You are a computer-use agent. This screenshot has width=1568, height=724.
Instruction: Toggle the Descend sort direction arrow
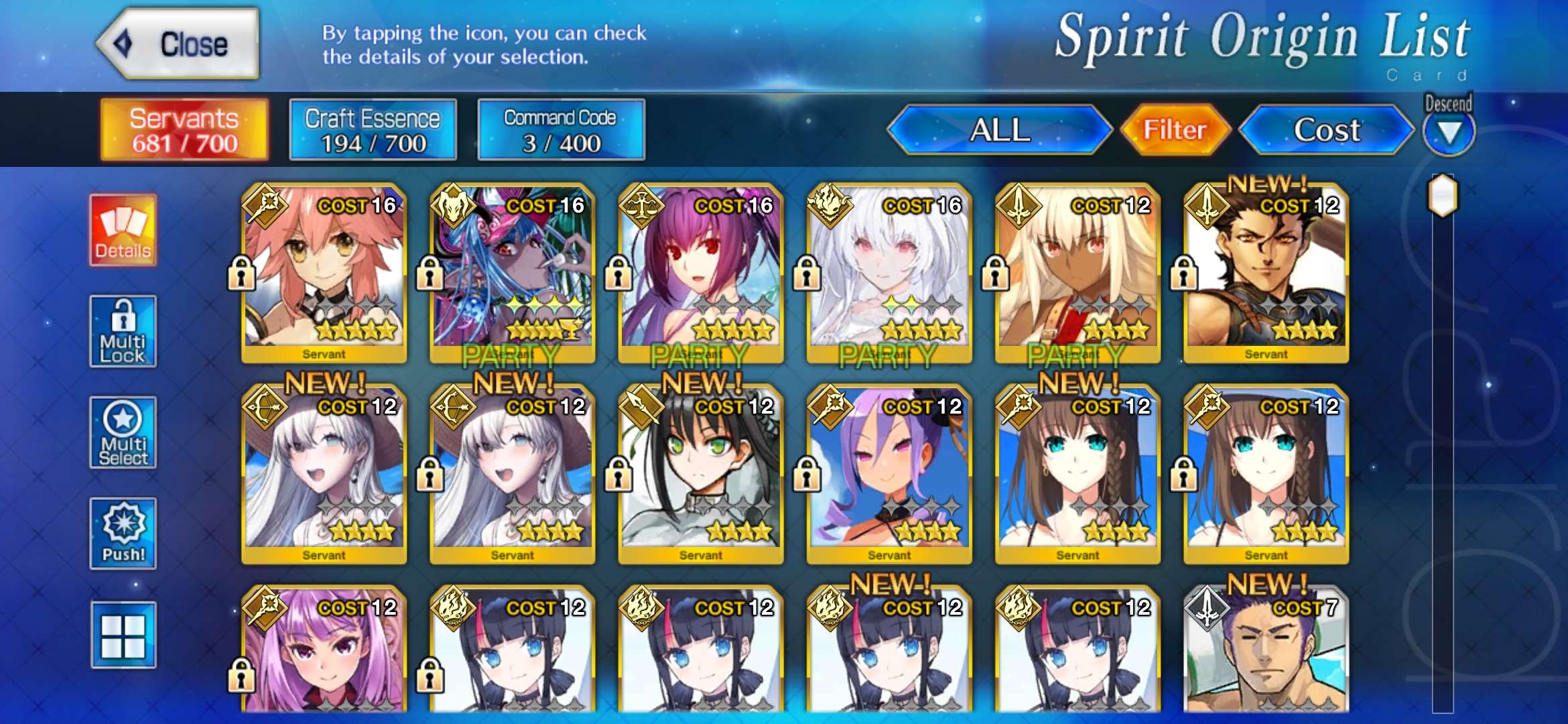pyautogui.click(x=1449, y=131)
